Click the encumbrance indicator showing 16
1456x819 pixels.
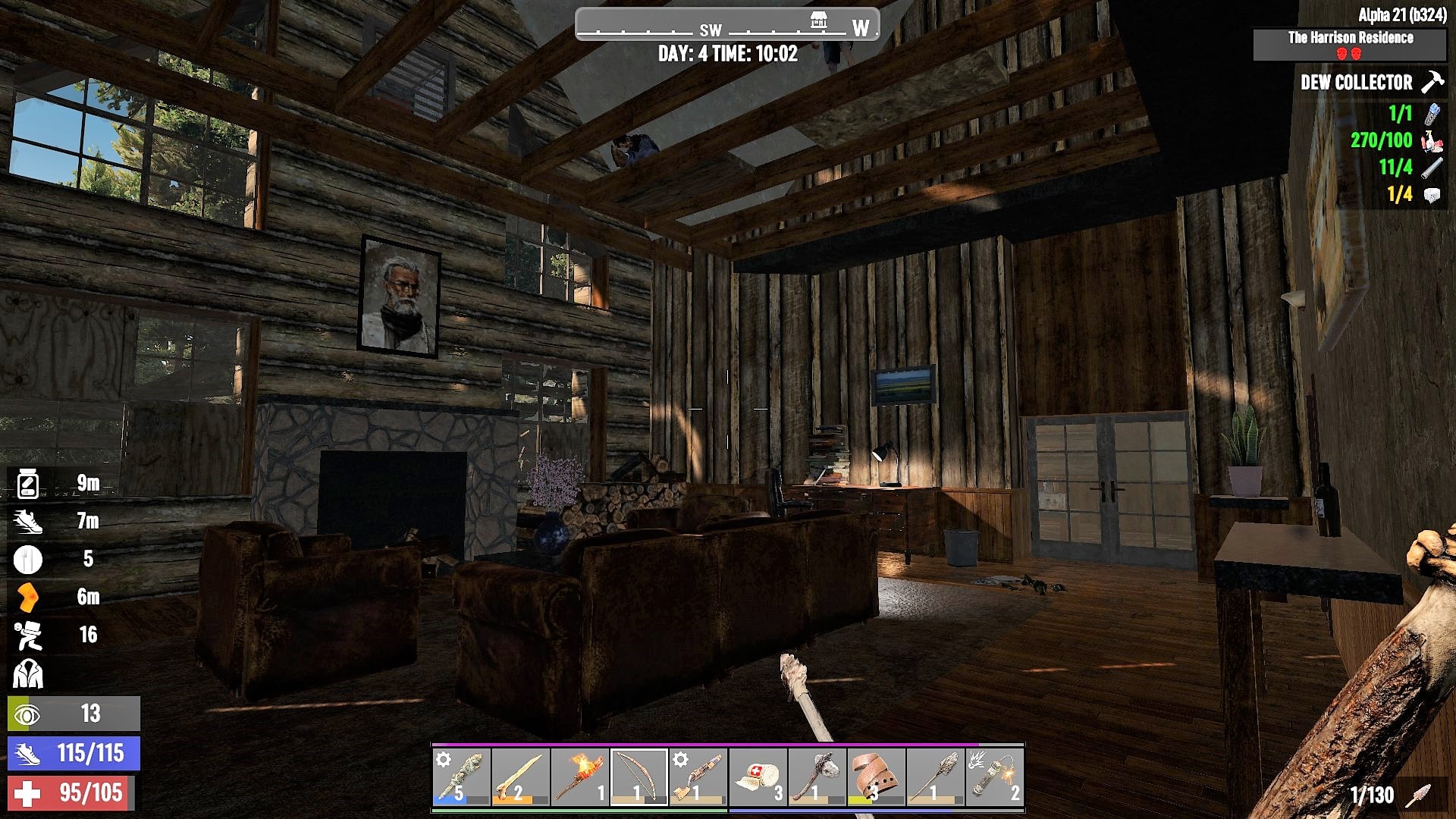pyautogui.click(x=27, y=635)
